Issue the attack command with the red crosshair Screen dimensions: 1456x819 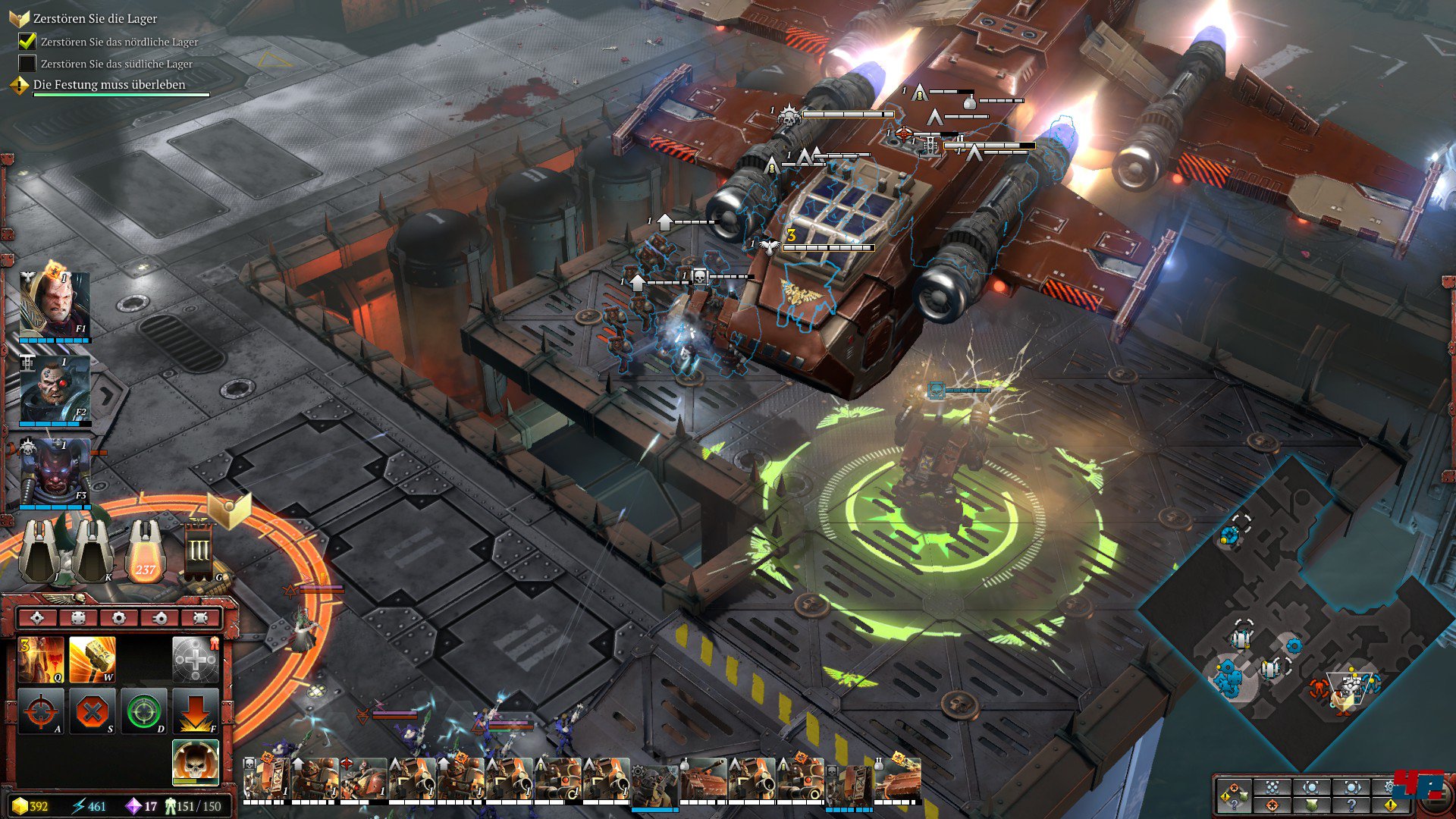(41, 711)
